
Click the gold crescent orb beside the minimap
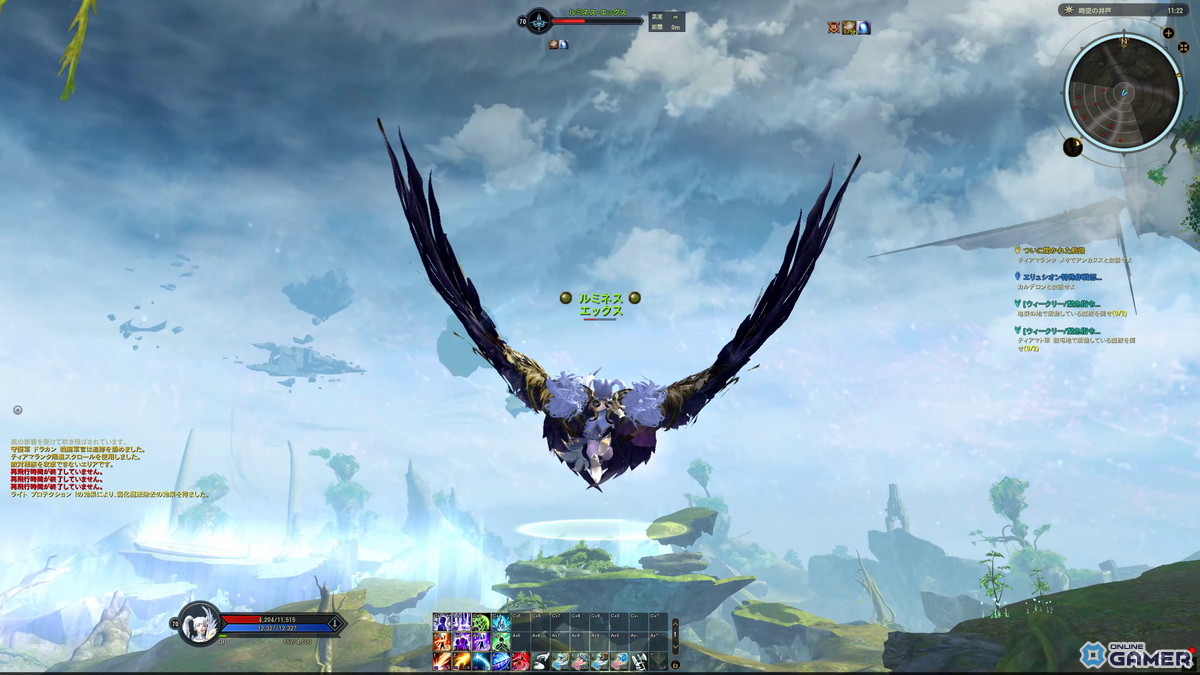(x=1073, y=147)
